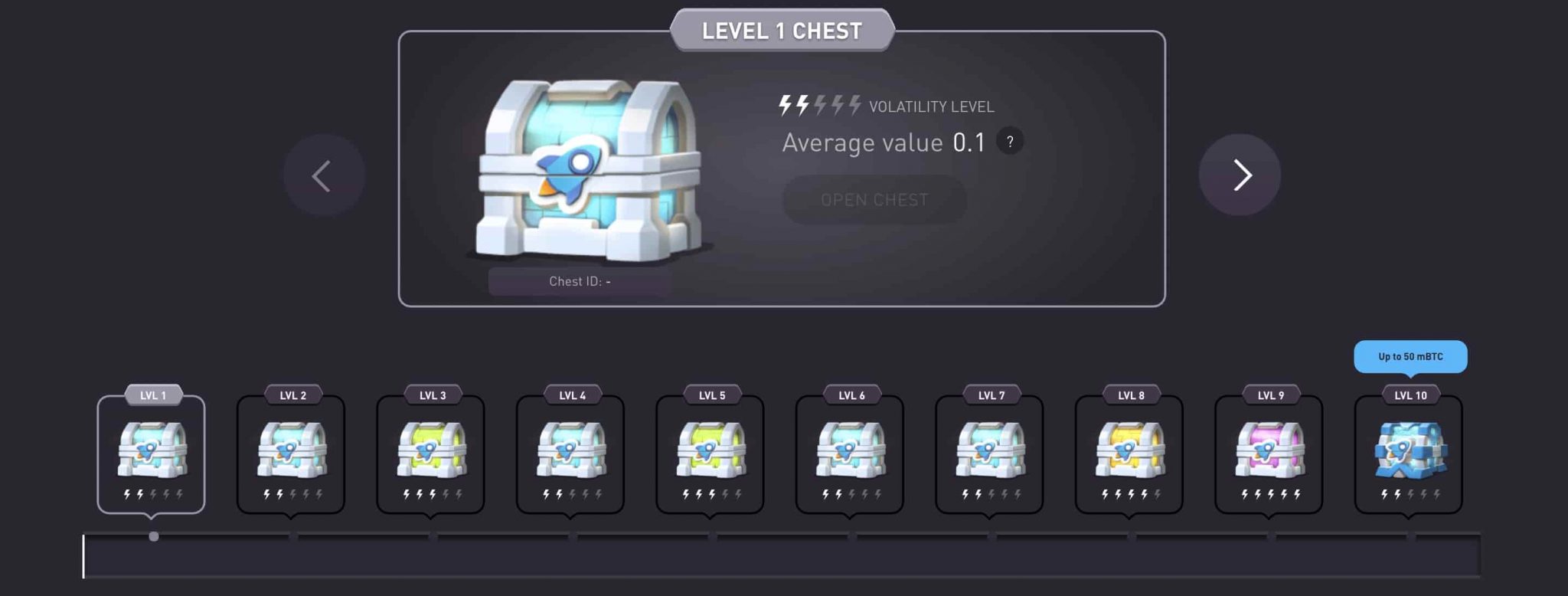
Task: Select the LVL 5 chest tile
Action: pos(710,454)
